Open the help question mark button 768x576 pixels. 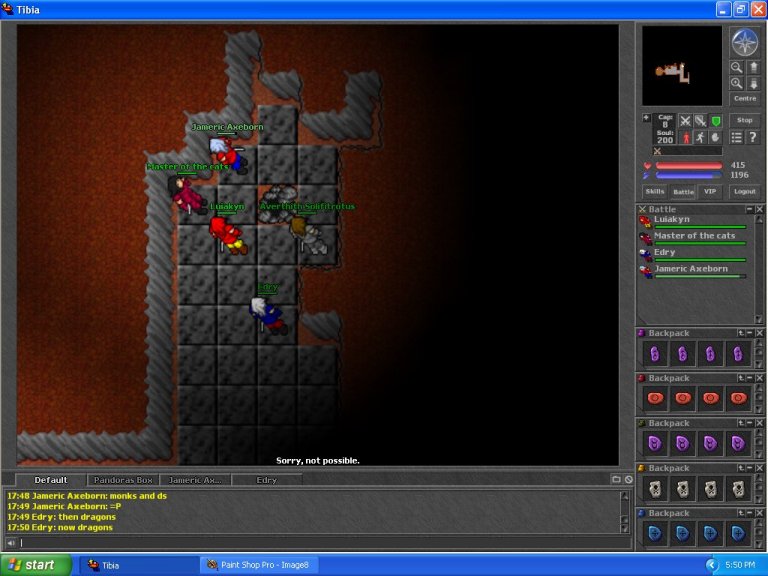(752, 137)
